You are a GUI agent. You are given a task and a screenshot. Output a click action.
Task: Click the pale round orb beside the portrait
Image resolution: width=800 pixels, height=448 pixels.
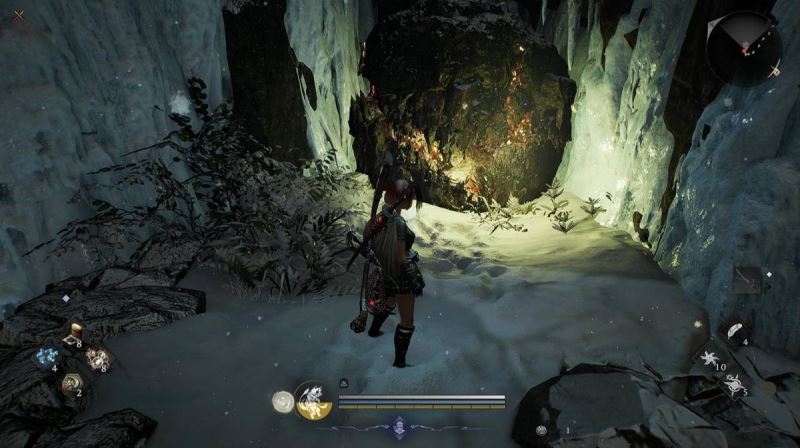click(282, 401)
